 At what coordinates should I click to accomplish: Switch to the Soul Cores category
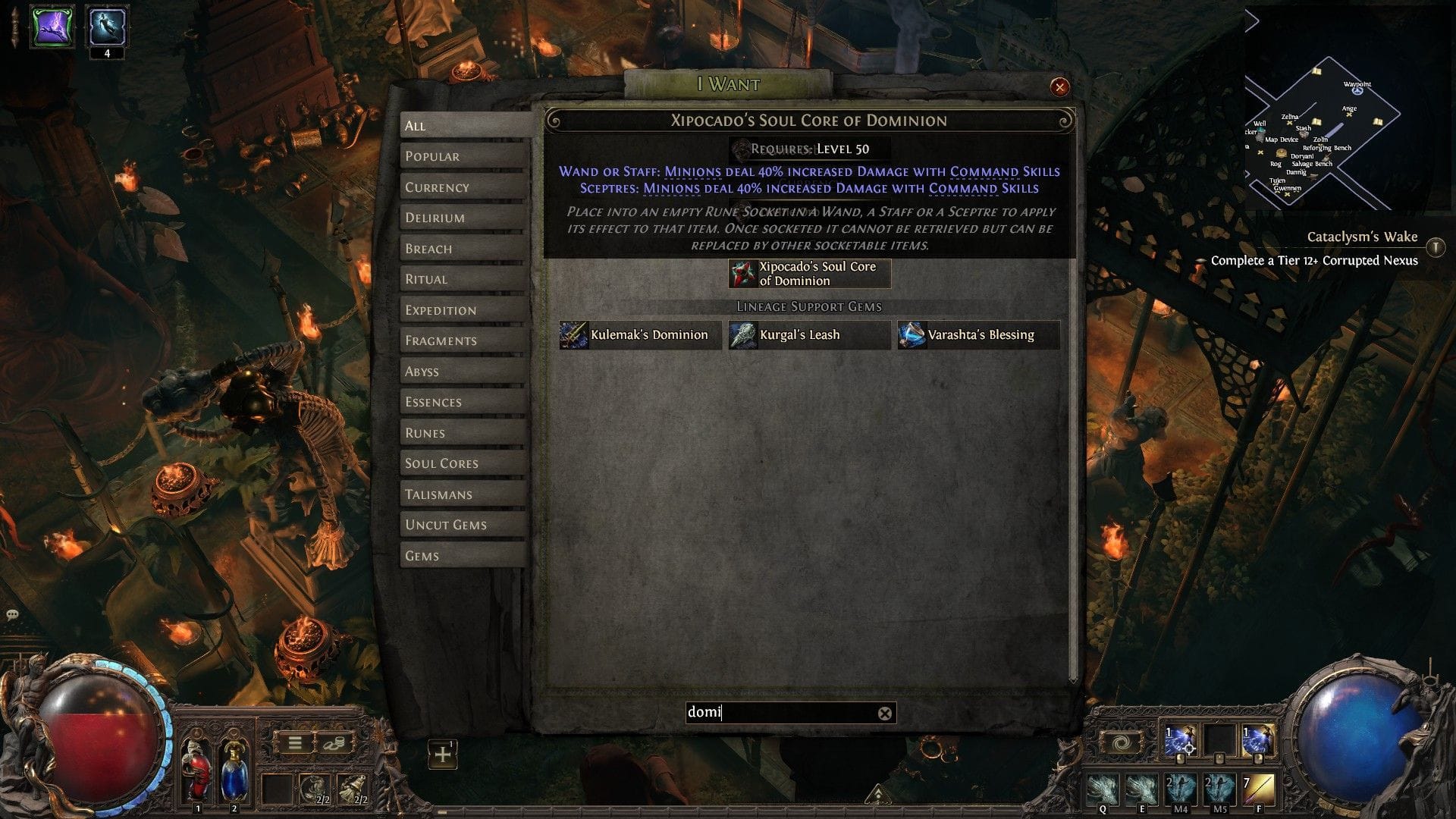point(441,463)
